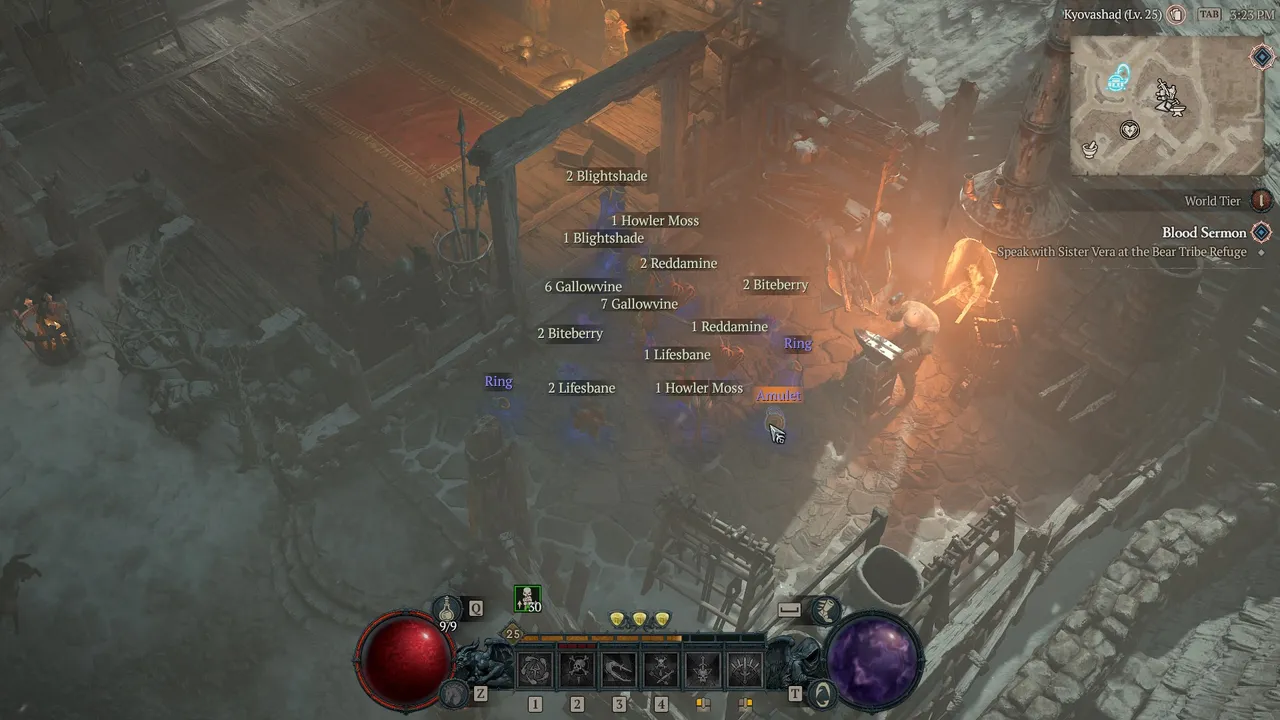Use the skull-and-bones skill in slot 4
The width and height of the screenshot is (1280, 720).
[x=661, y=669]
